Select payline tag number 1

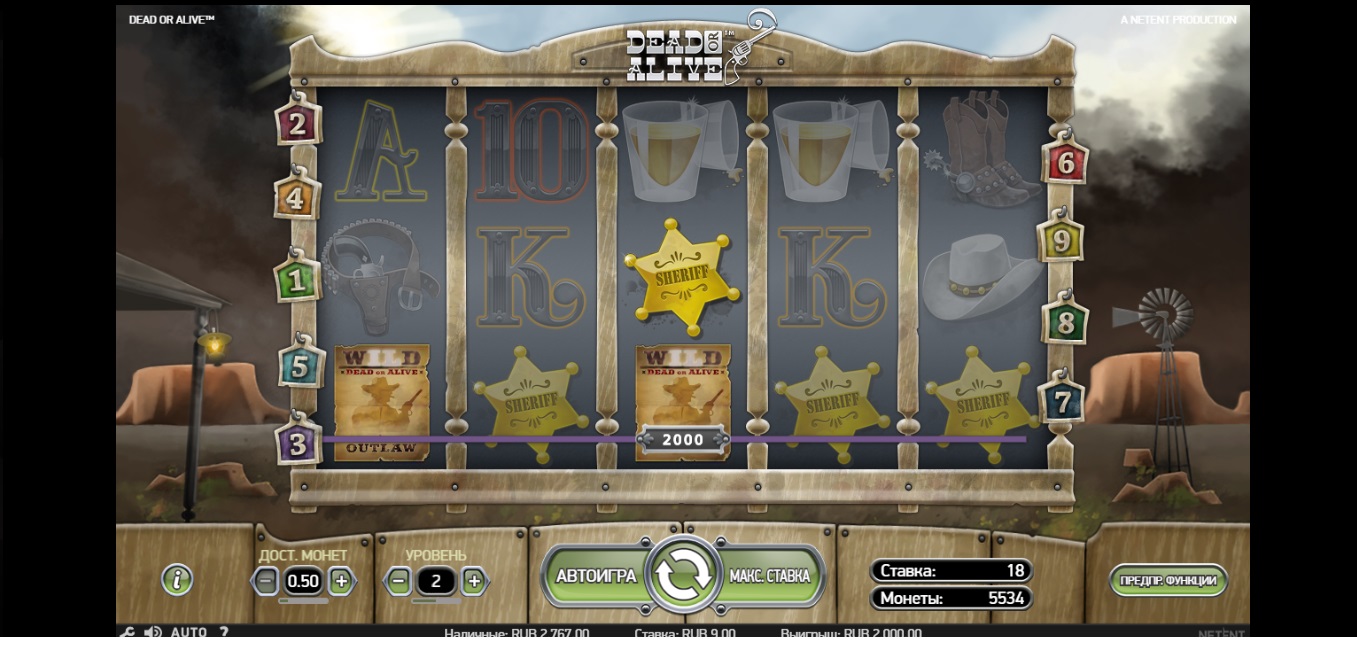point(296,281)
